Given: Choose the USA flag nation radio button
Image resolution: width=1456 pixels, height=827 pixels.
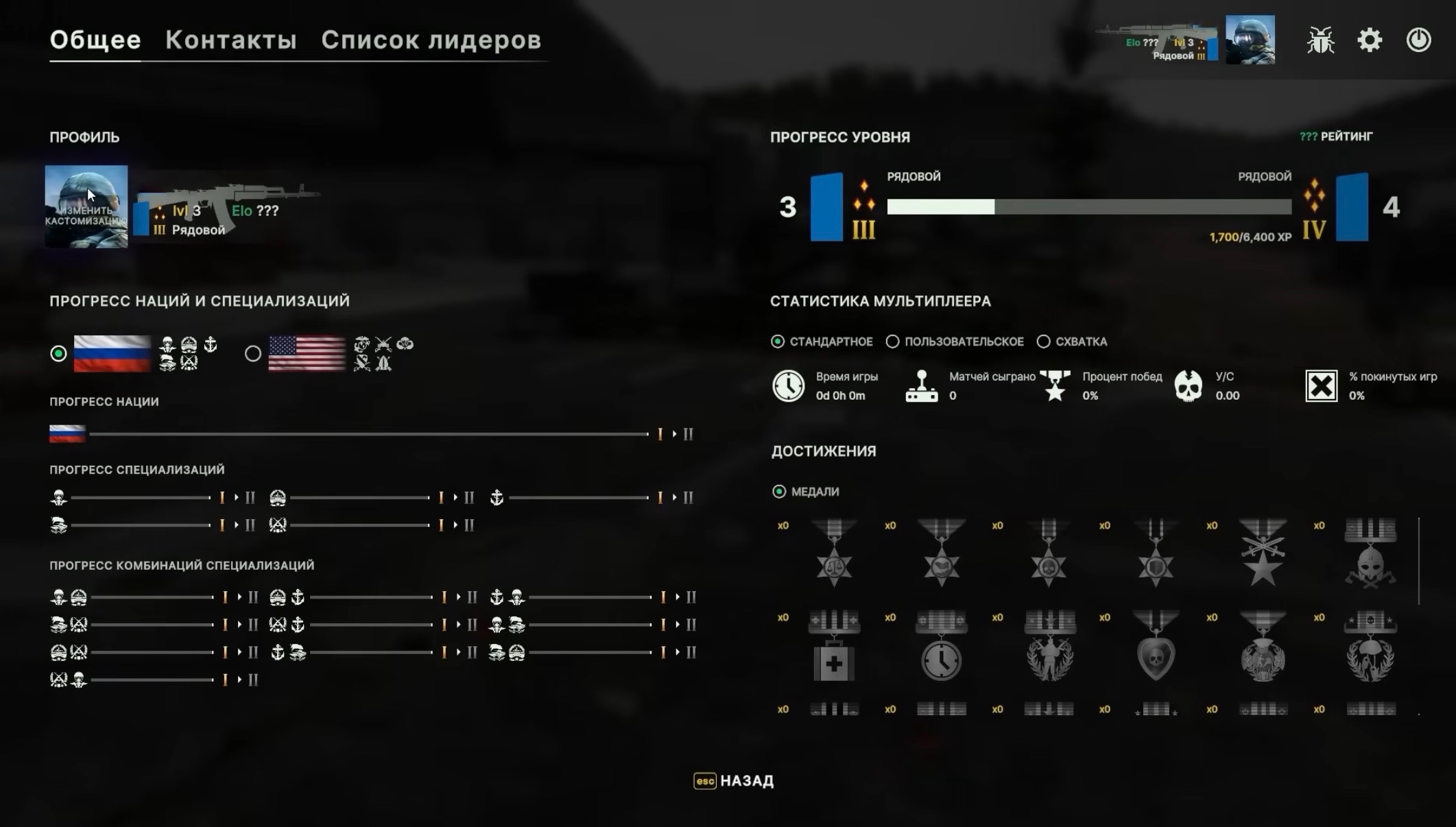Looking at the screenshot, I should tap(253, 354).
